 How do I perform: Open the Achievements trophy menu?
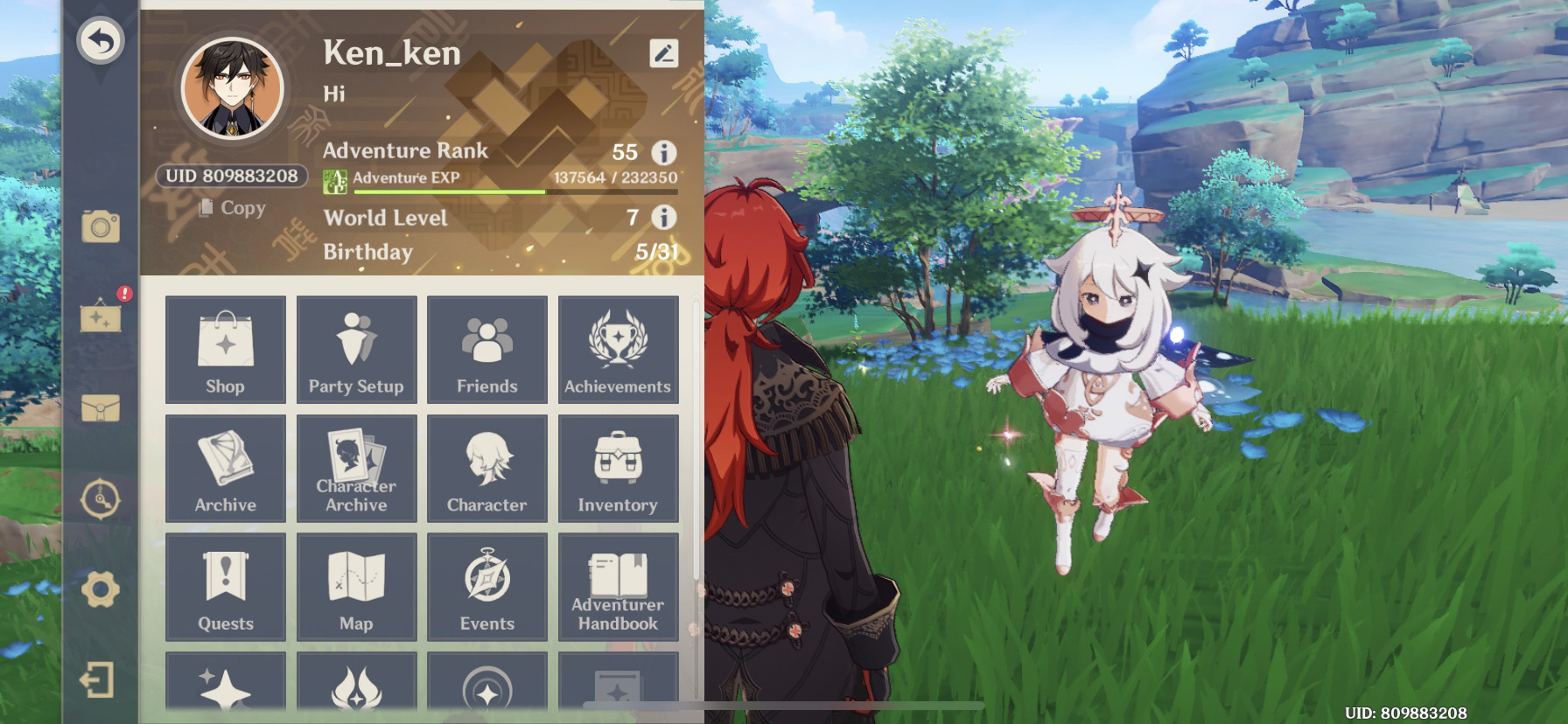(619, 349)
